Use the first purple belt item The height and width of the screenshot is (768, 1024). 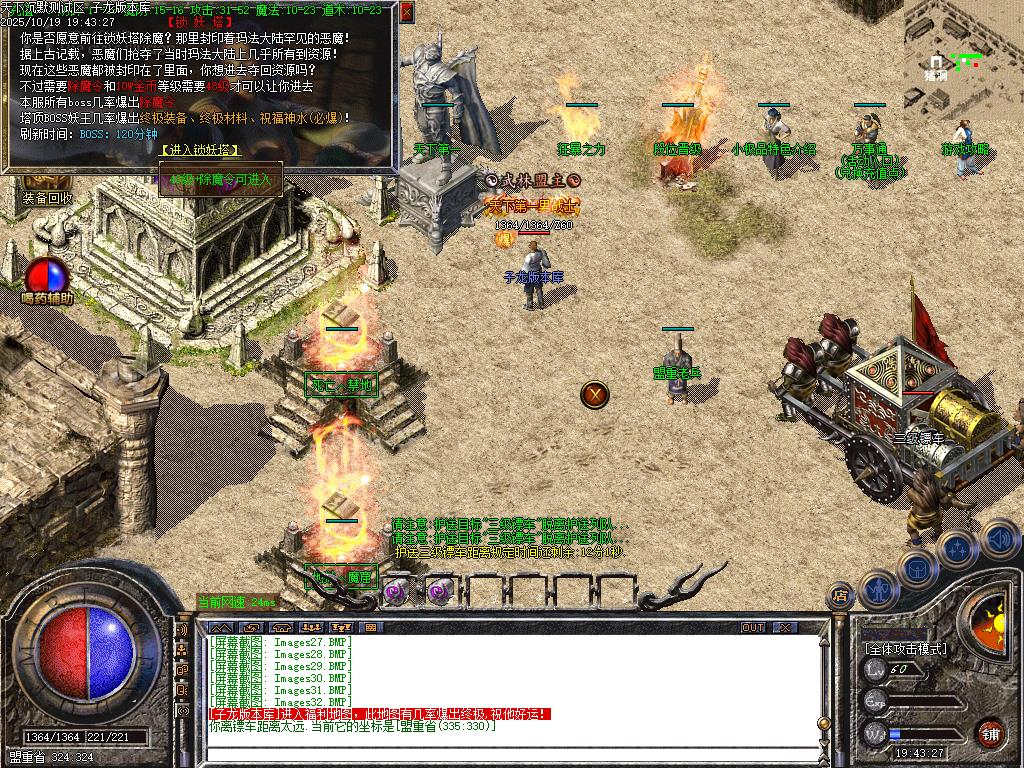397,590
